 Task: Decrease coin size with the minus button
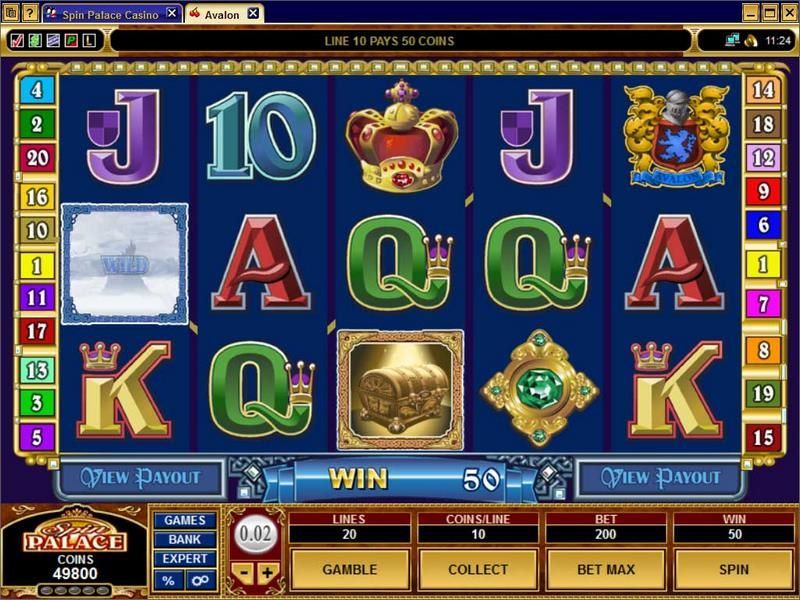point(246,574)
